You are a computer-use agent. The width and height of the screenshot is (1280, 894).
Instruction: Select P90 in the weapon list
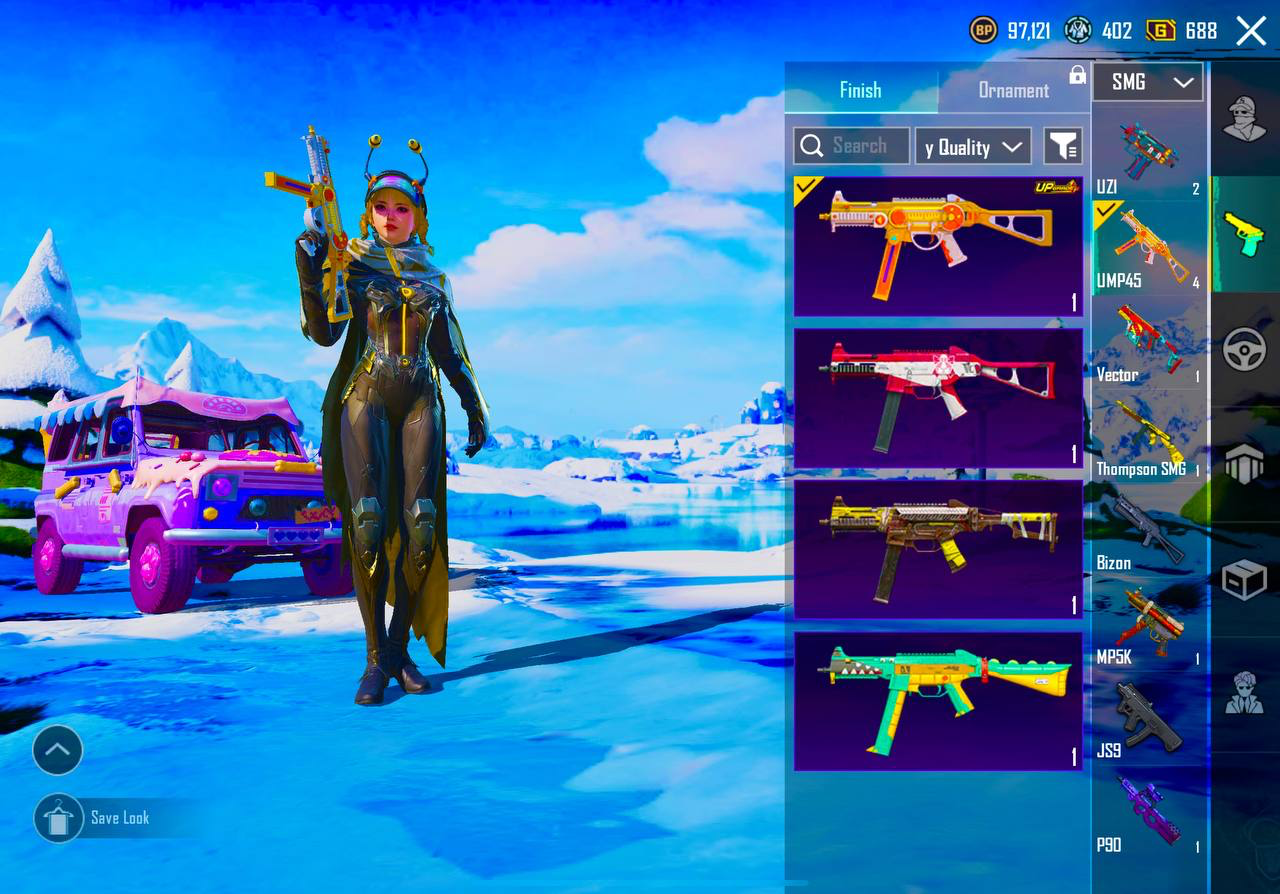[x=1148, y=812]
